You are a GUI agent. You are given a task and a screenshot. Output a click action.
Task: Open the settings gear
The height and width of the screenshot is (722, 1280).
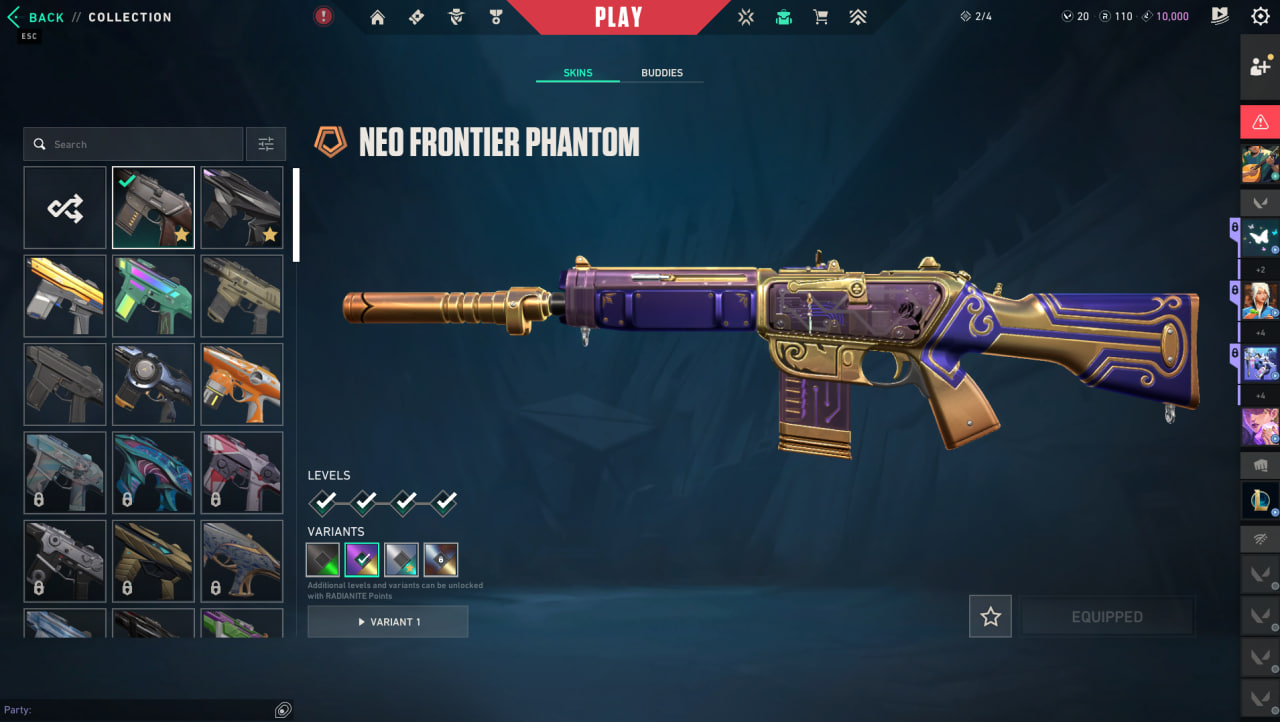1260,16
